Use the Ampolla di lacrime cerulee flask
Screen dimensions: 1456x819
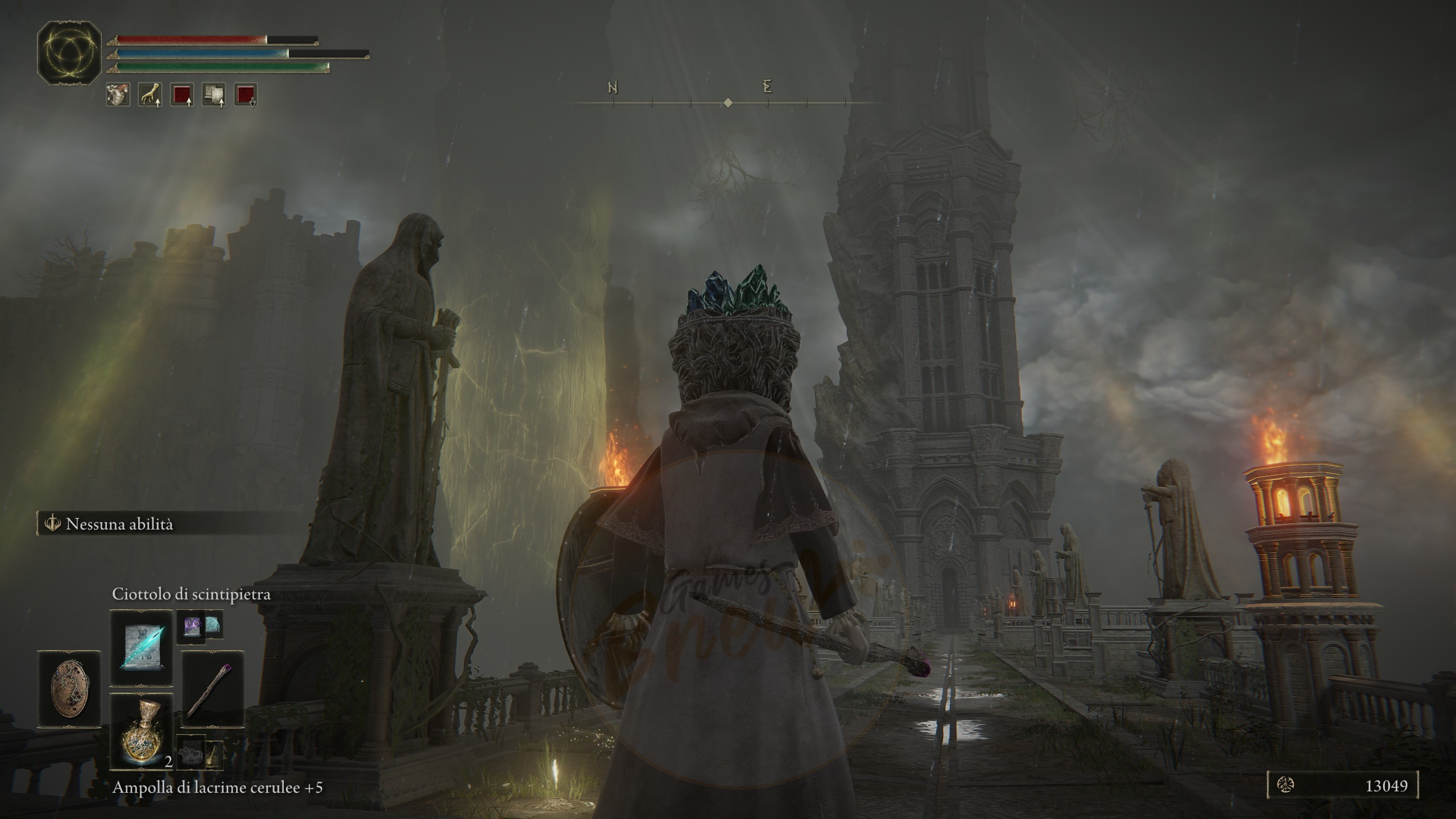point(141,732)
